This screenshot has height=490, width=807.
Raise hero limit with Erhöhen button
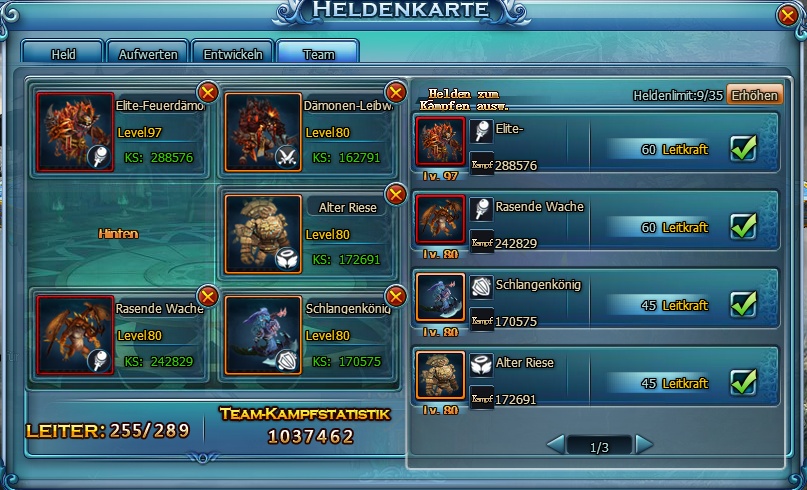pos(754,95)
